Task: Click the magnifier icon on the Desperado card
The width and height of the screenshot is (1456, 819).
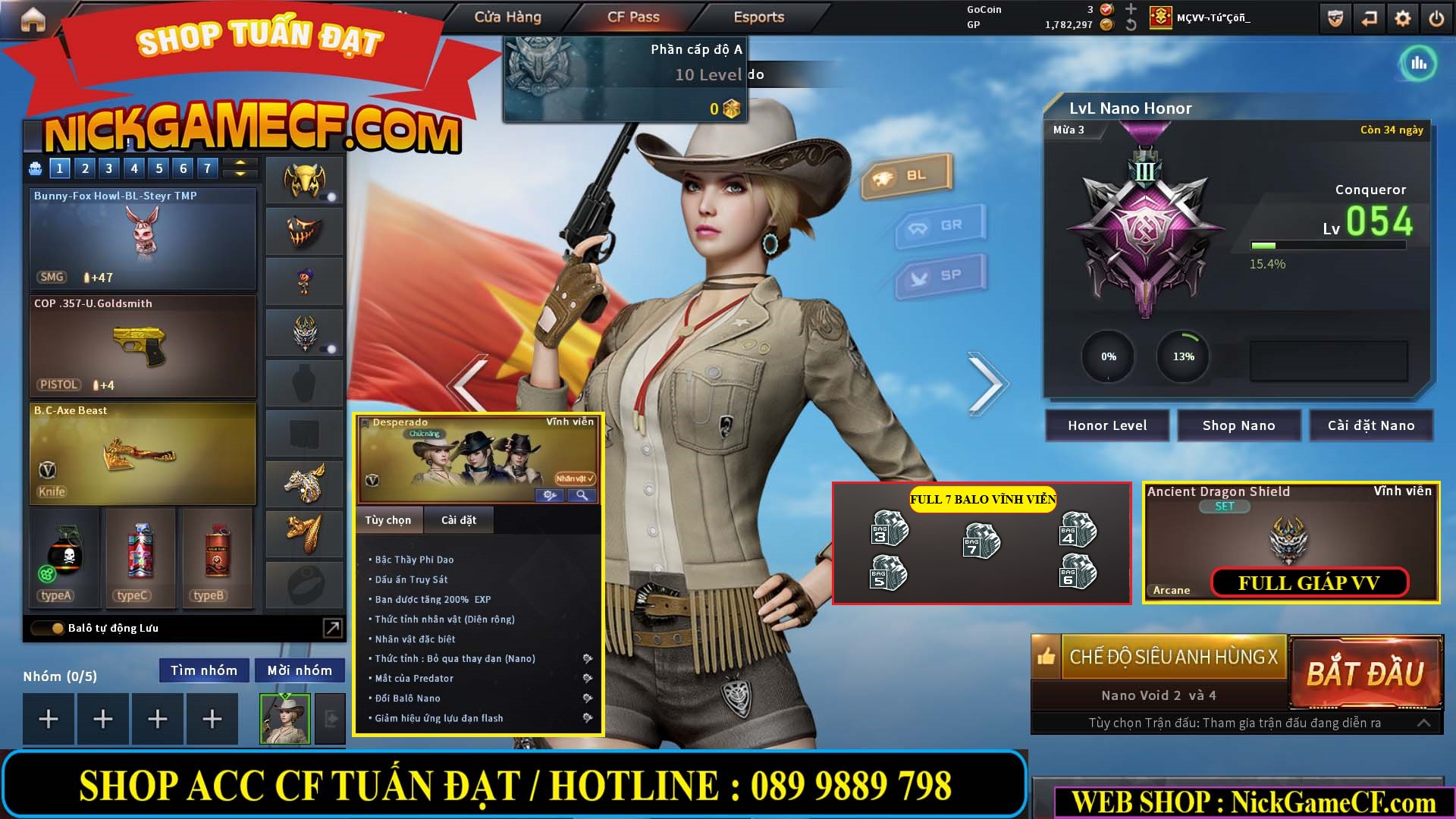Action: pyautogui.click(x=582, y=494)
